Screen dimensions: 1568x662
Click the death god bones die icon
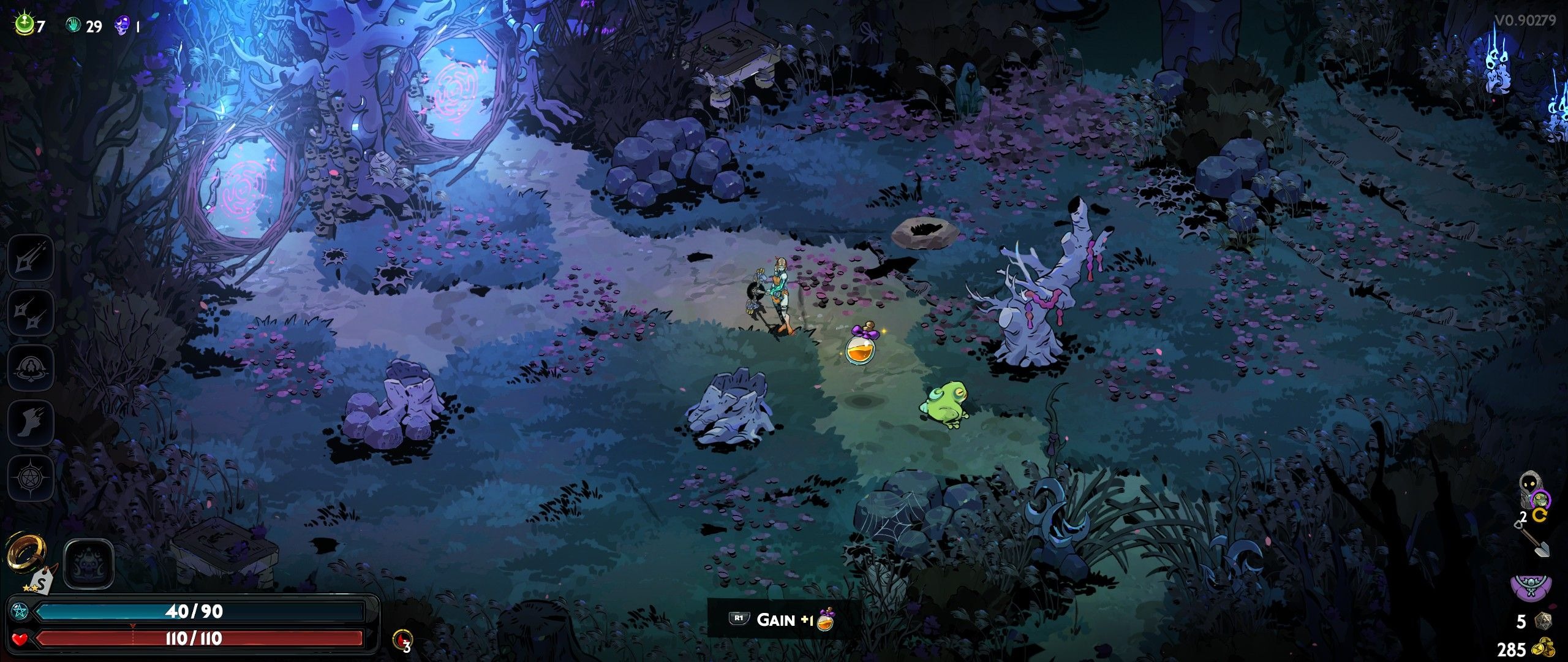tap(1542, 620)
